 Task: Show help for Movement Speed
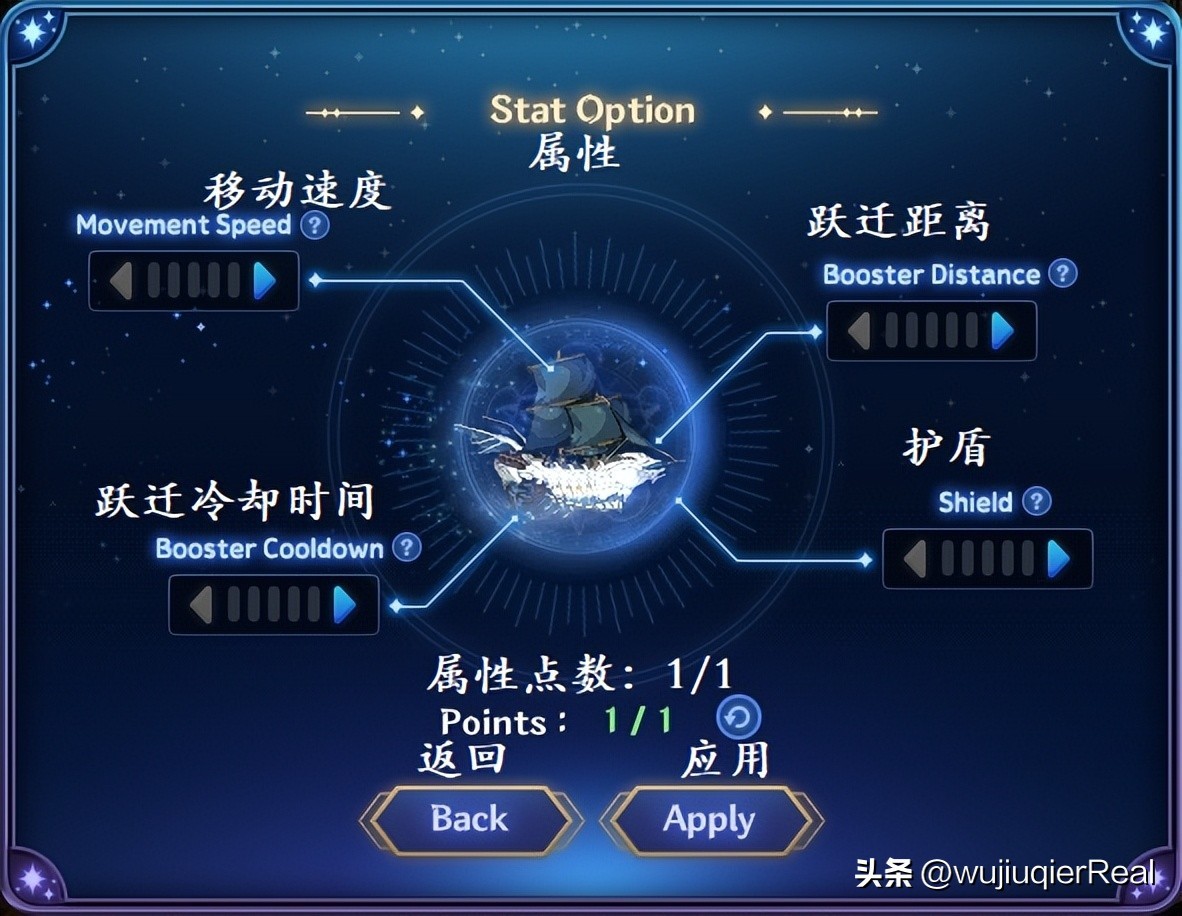315,225
